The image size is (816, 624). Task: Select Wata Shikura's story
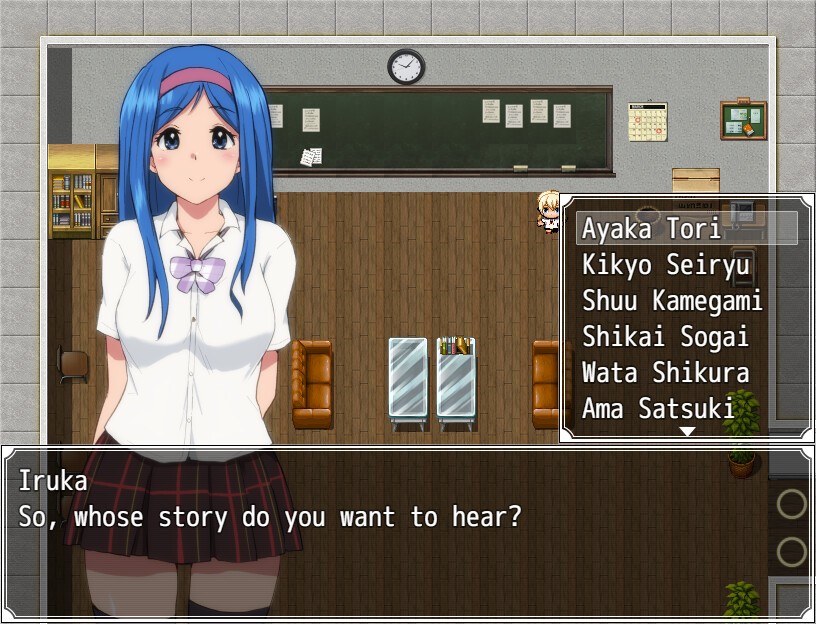coord(665,373)
